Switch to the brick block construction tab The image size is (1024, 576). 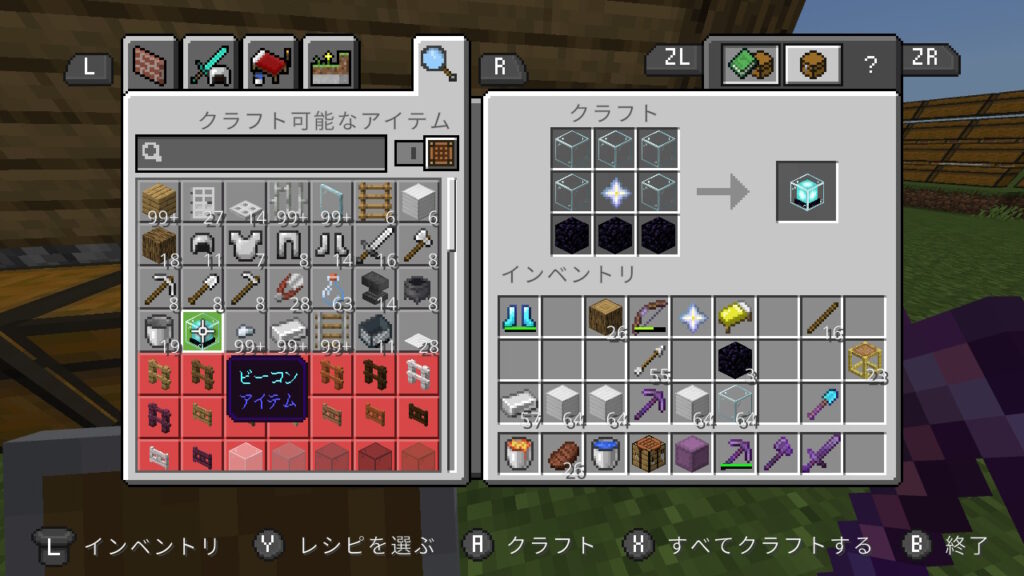(152, 64)
